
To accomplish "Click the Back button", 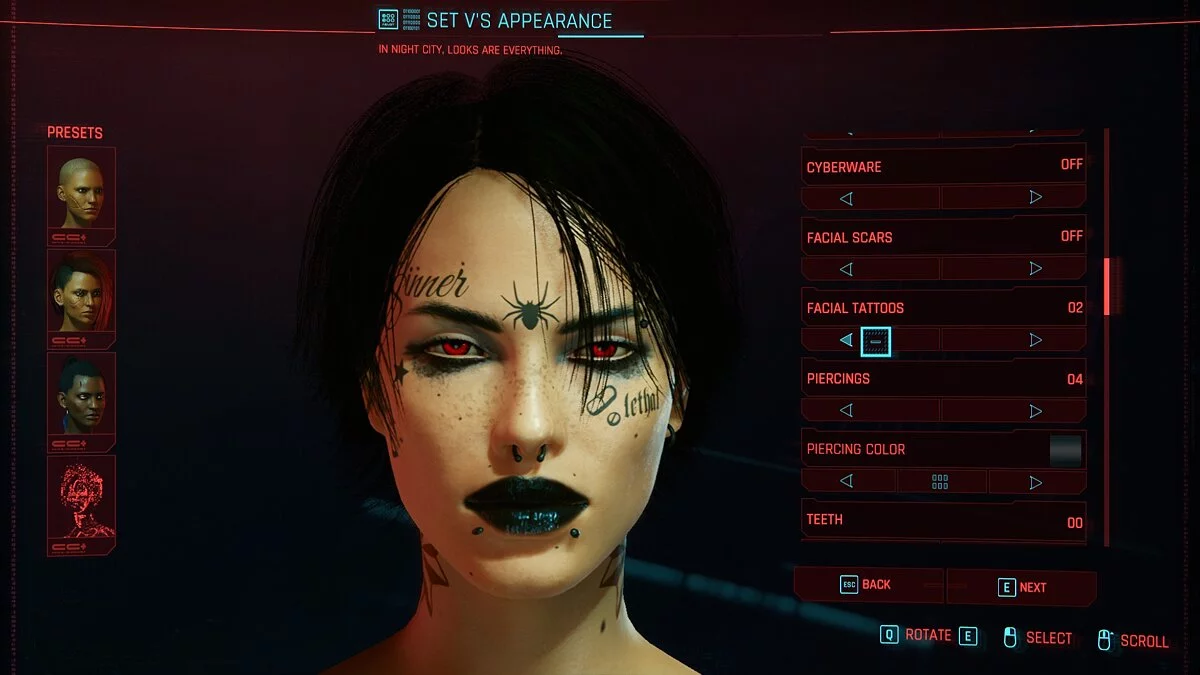I will (x=867, y=585).
